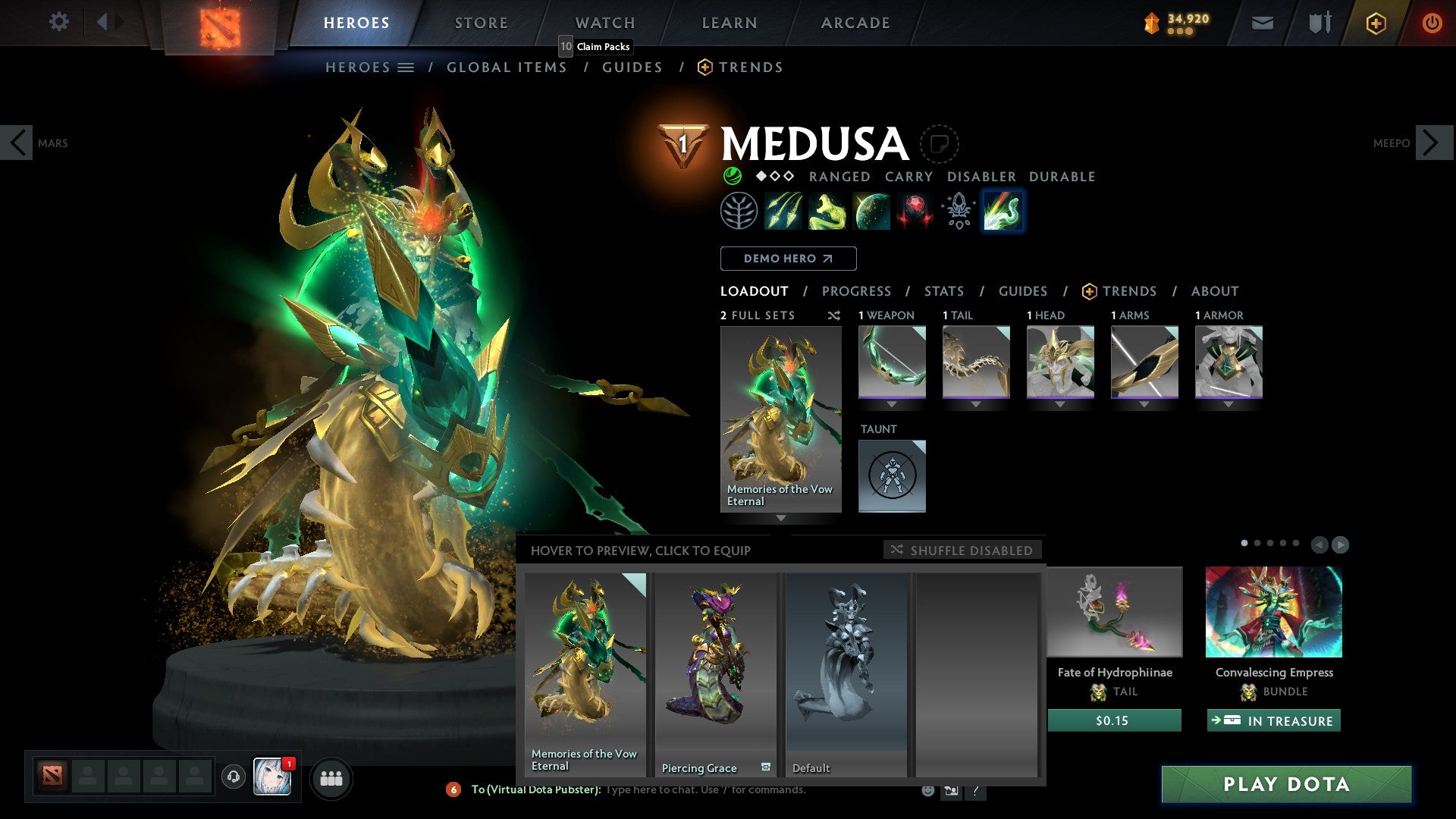Expand the Weapon slot dropdown arrow
Viewport: 1456px width, 819px height.
(893, 405)
